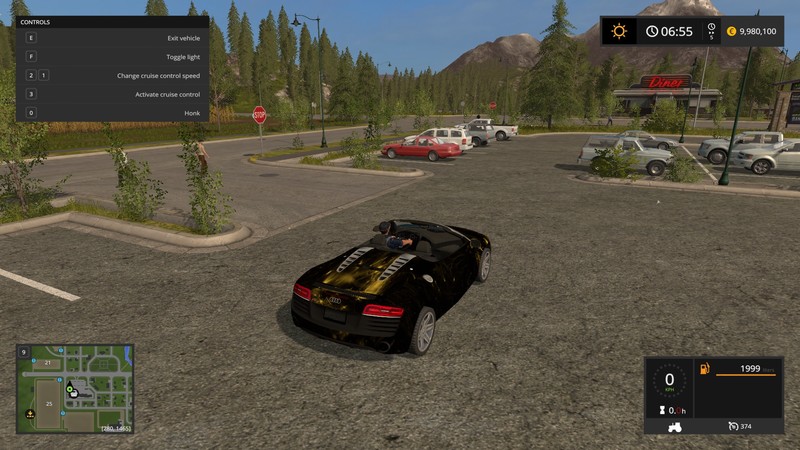Click the time scale icon beside the clock
Screen dimensions: 800x450
(711, 31)
